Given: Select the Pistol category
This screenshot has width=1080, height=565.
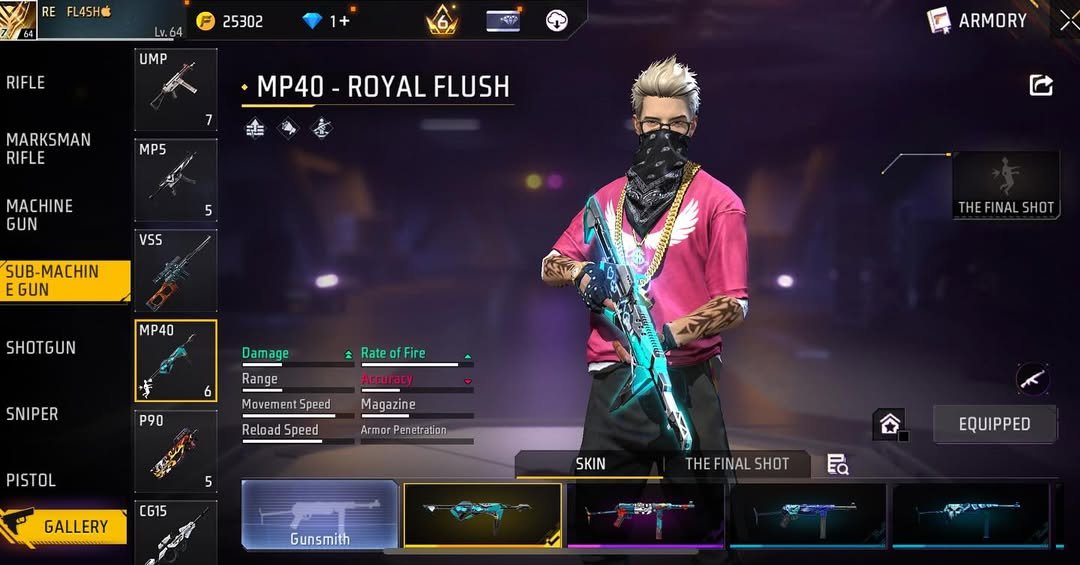Looking at the screenshot, I should [x=31, y=480].
